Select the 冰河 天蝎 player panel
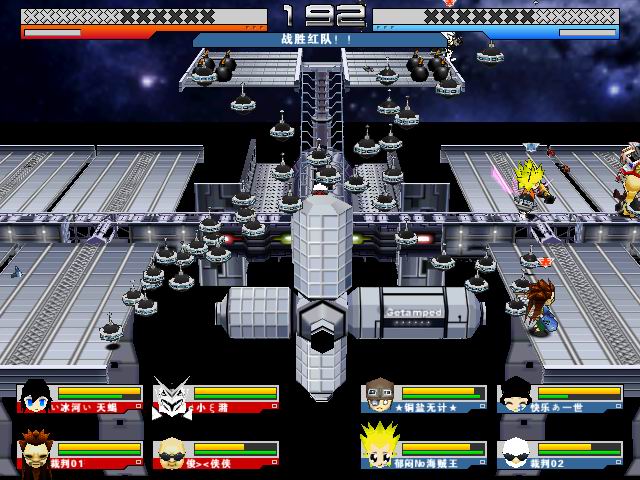 (80, 398)
